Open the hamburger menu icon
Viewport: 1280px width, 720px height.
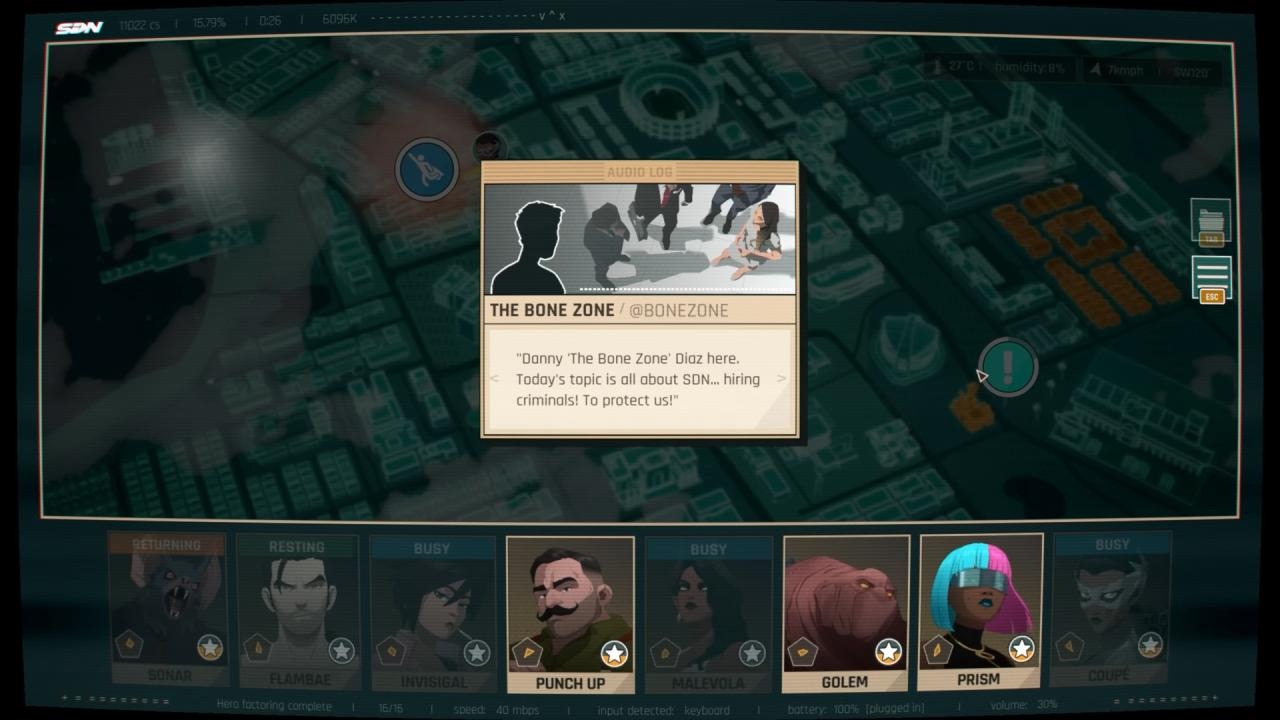pyautogui.click(x=1211, y=276)
